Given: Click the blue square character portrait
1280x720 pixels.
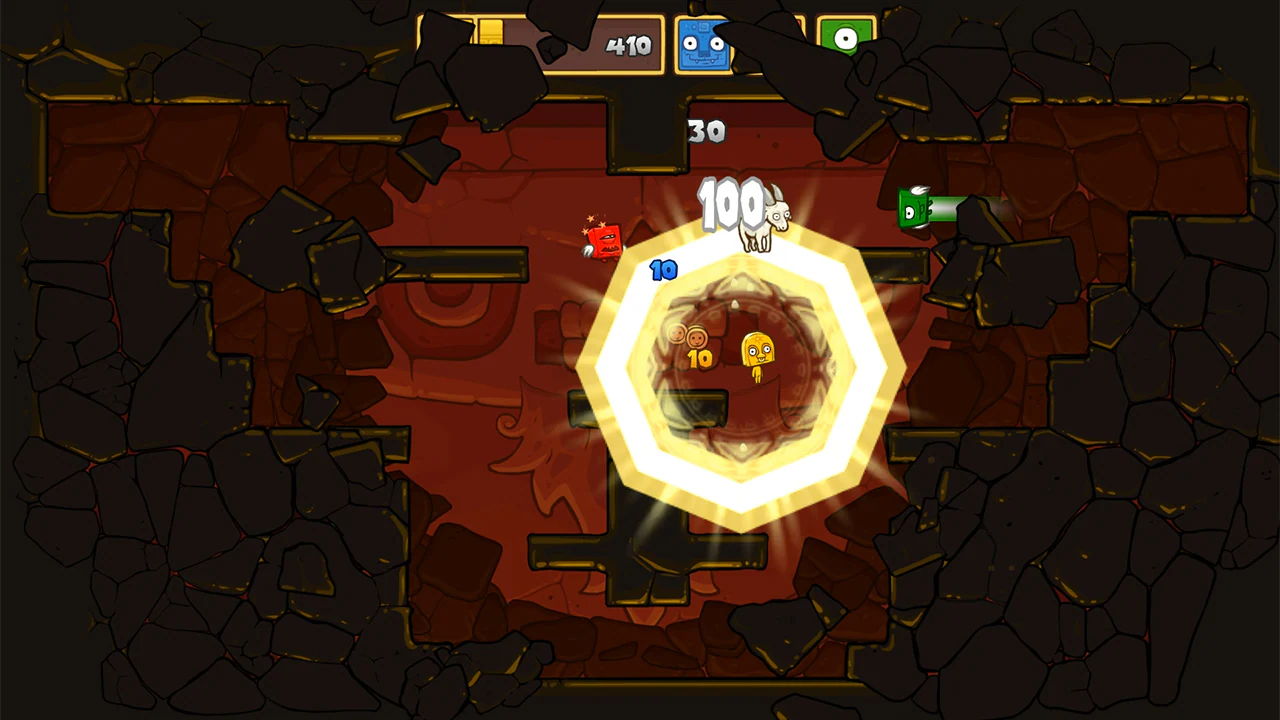Looking at the screenshot, I should coord(703,44).
